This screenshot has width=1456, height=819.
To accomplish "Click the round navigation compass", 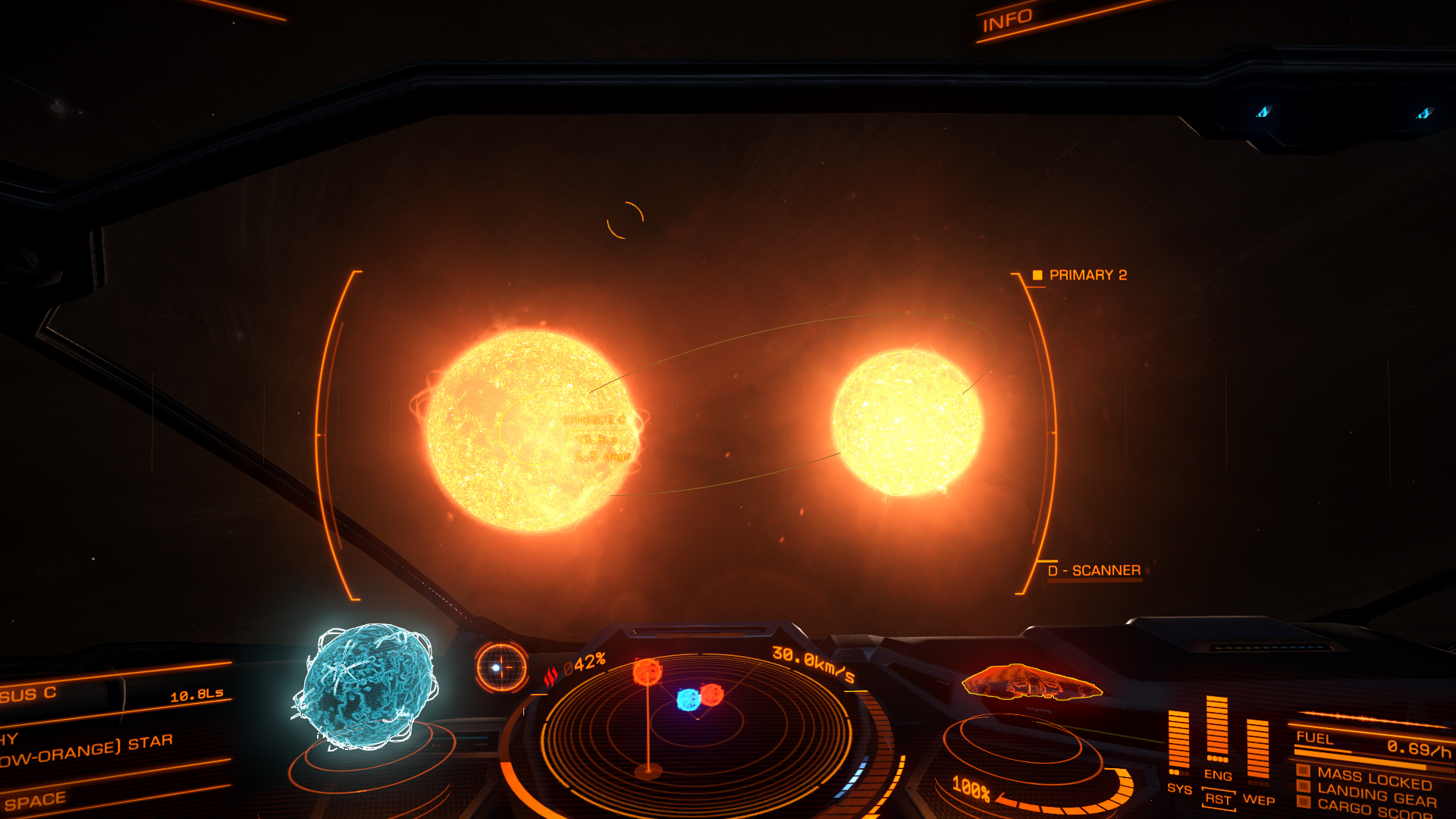I will pos(501,667).
